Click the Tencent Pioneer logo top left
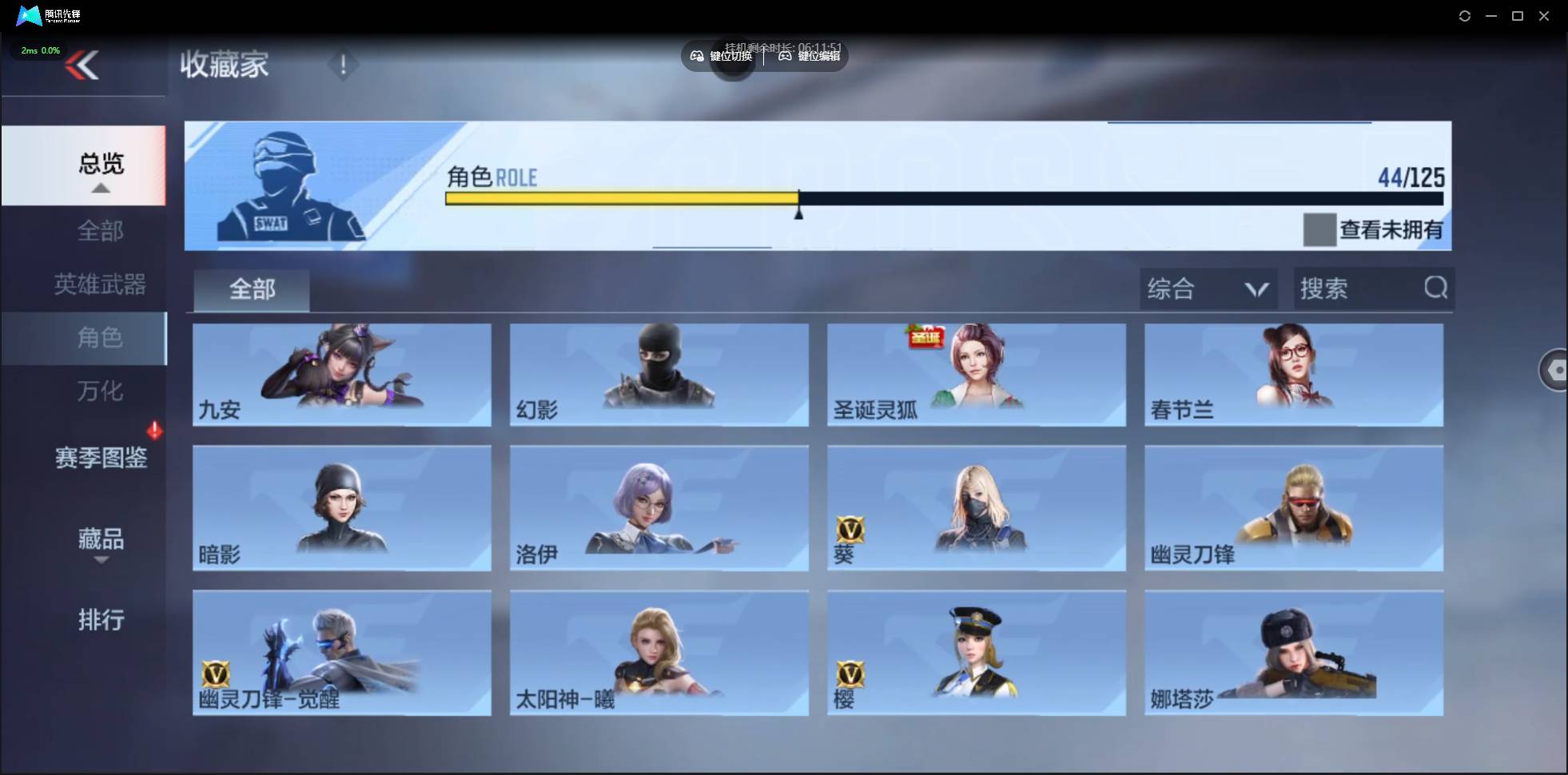This screenshot has width=1568, height=775. pos(28,15)
